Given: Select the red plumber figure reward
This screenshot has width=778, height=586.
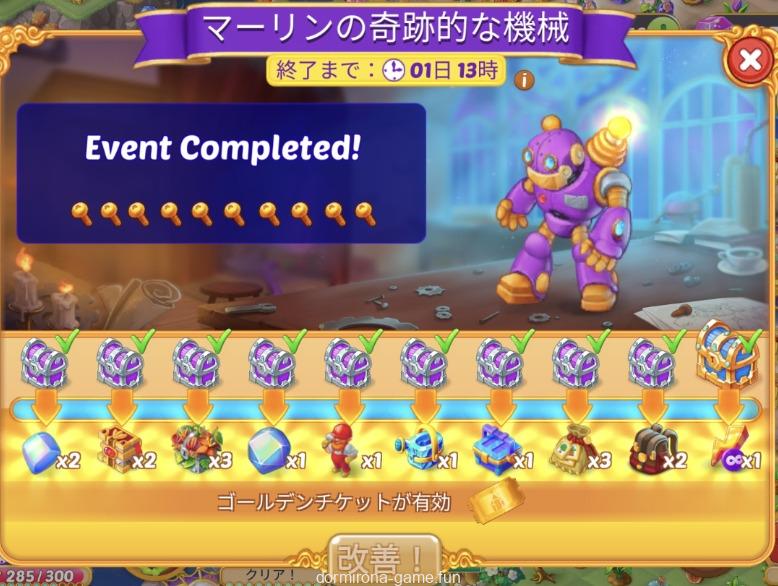Looking at the screenshot, I should coord(342,450).
